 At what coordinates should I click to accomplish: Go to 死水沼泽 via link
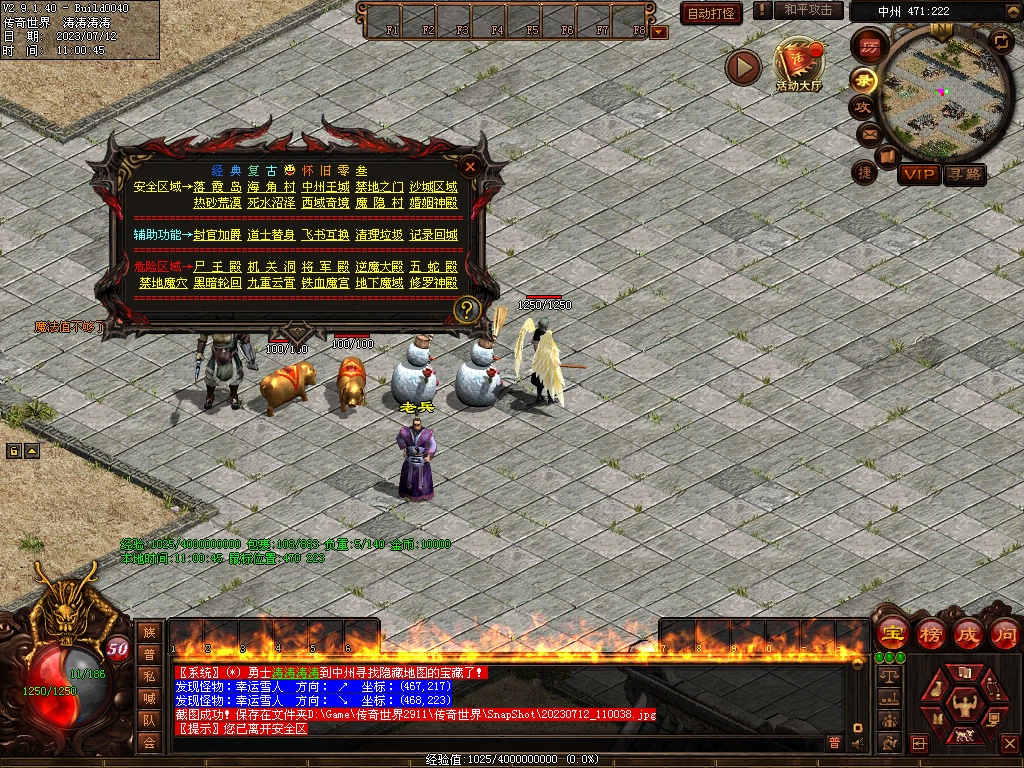coord(271,202)
